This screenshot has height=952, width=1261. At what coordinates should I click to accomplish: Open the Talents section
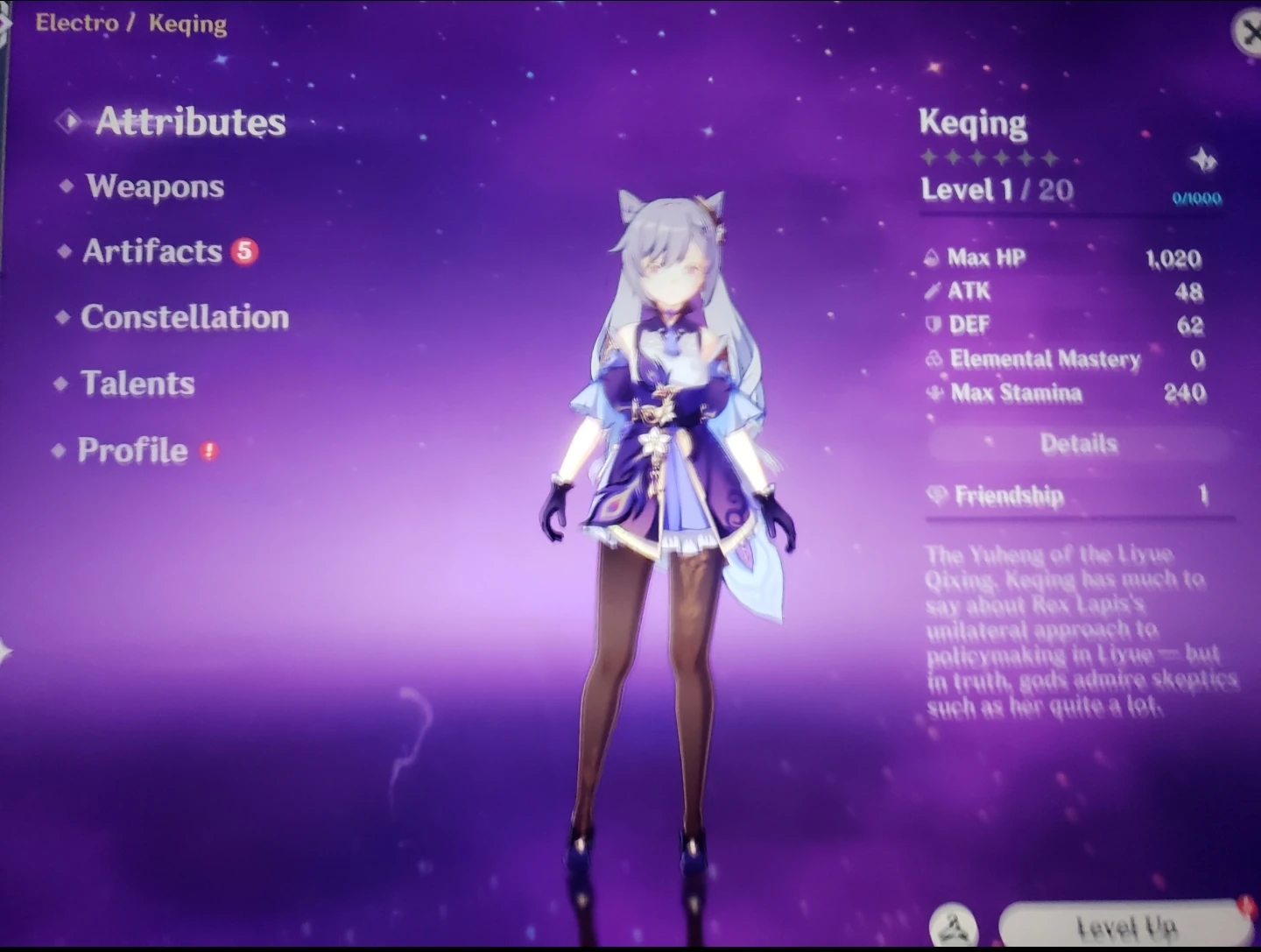pyautogui.click(x=137, y=384)
